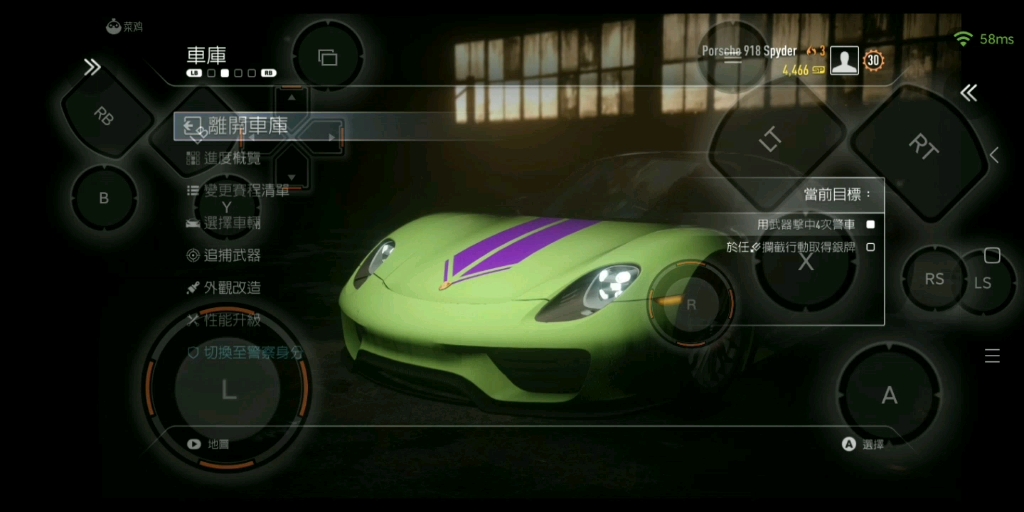Open 性能升級 performance upgrades

pyautogui.click(x=232, y=320)
